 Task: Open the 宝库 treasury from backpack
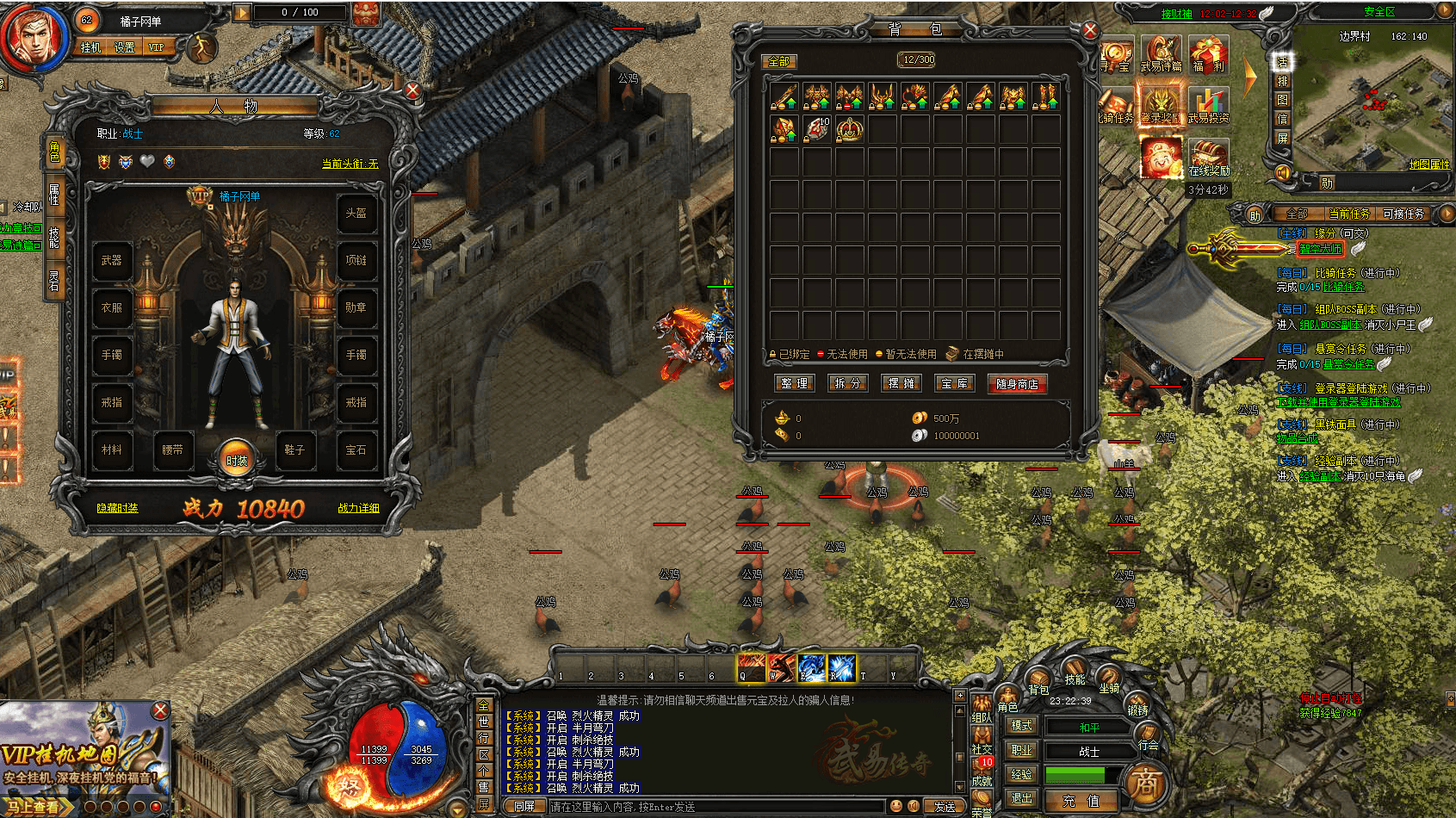pos(955,383)
